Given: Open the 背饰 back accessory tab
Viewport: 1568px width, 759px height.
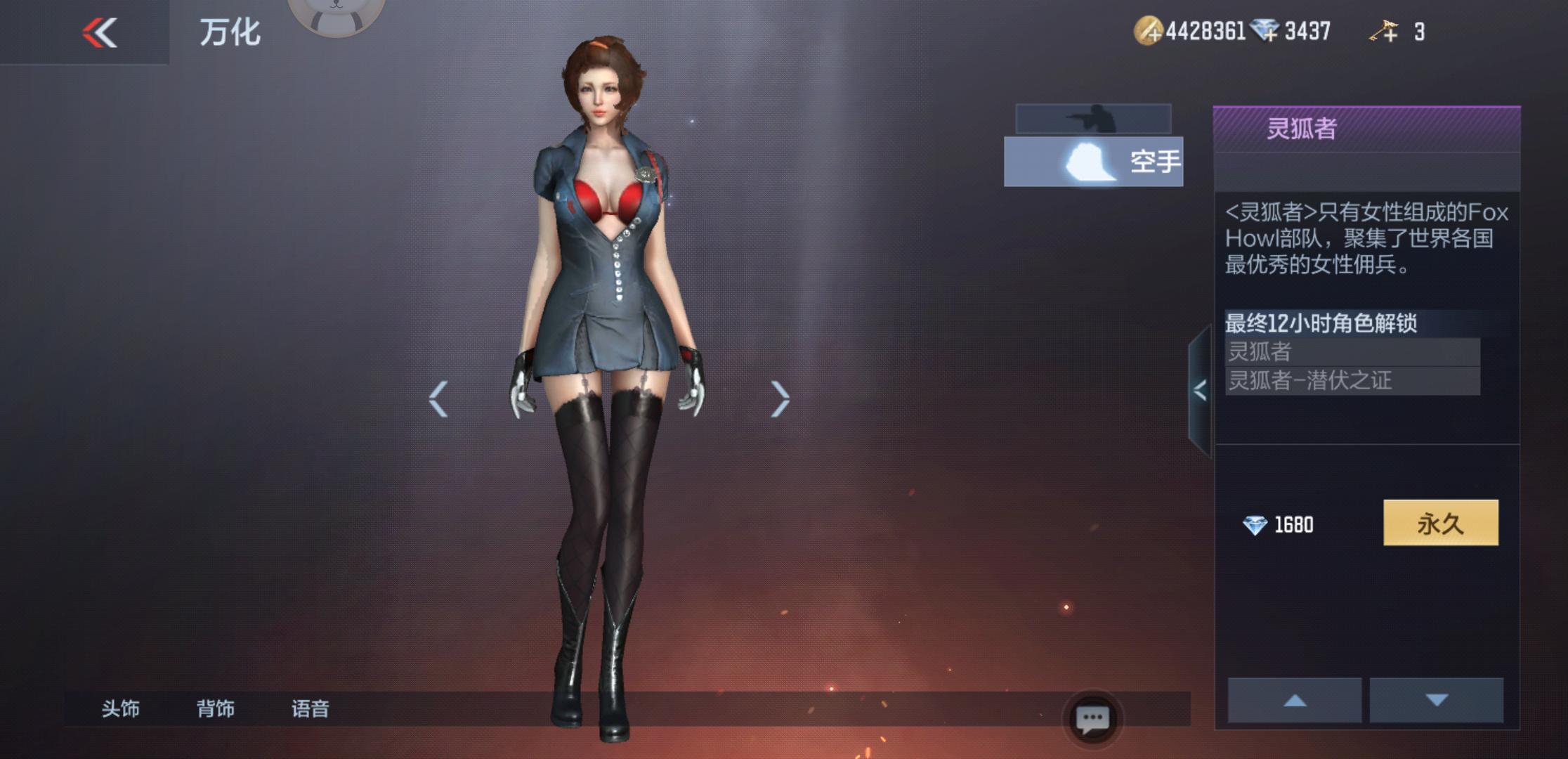Looking at the screenshot, I should coord(215,708).
